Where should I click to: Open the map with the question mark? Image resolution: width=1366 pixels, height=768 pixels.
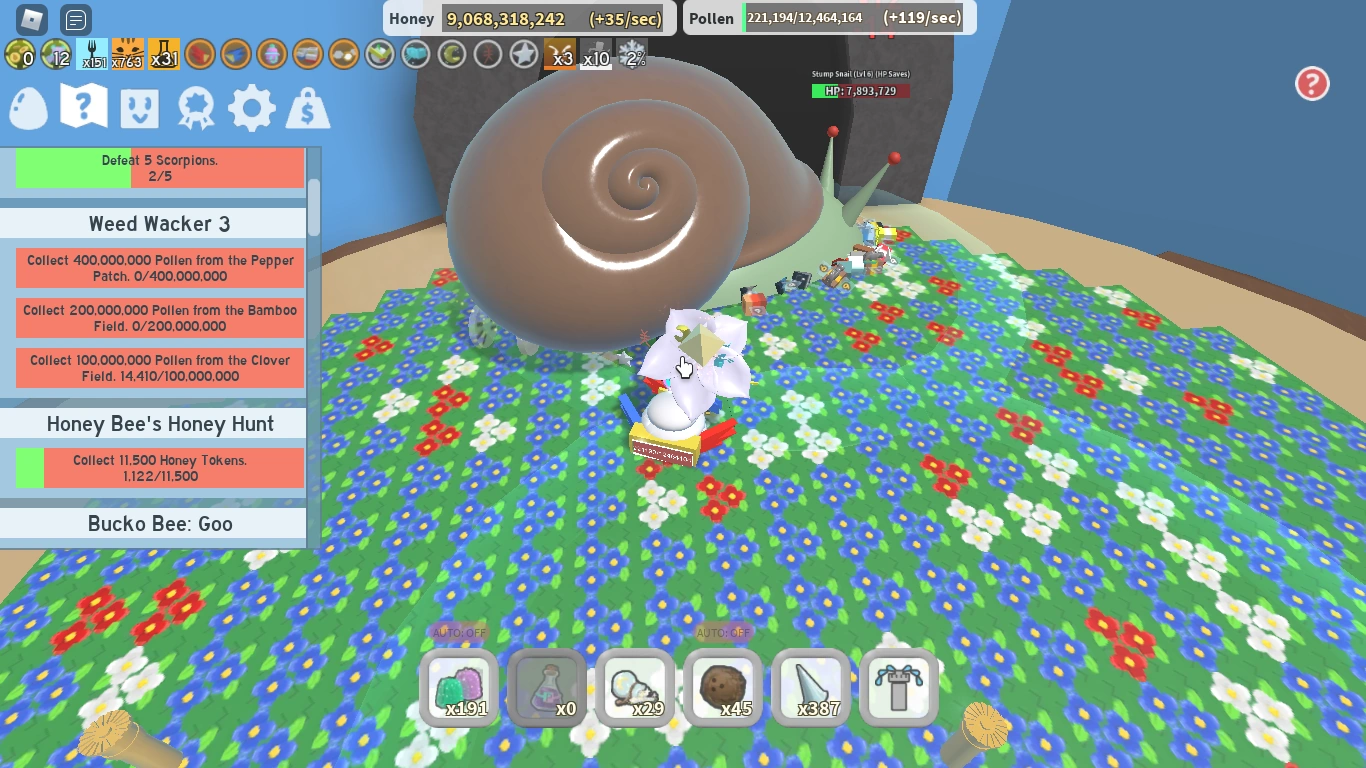(x=84, y=108)
